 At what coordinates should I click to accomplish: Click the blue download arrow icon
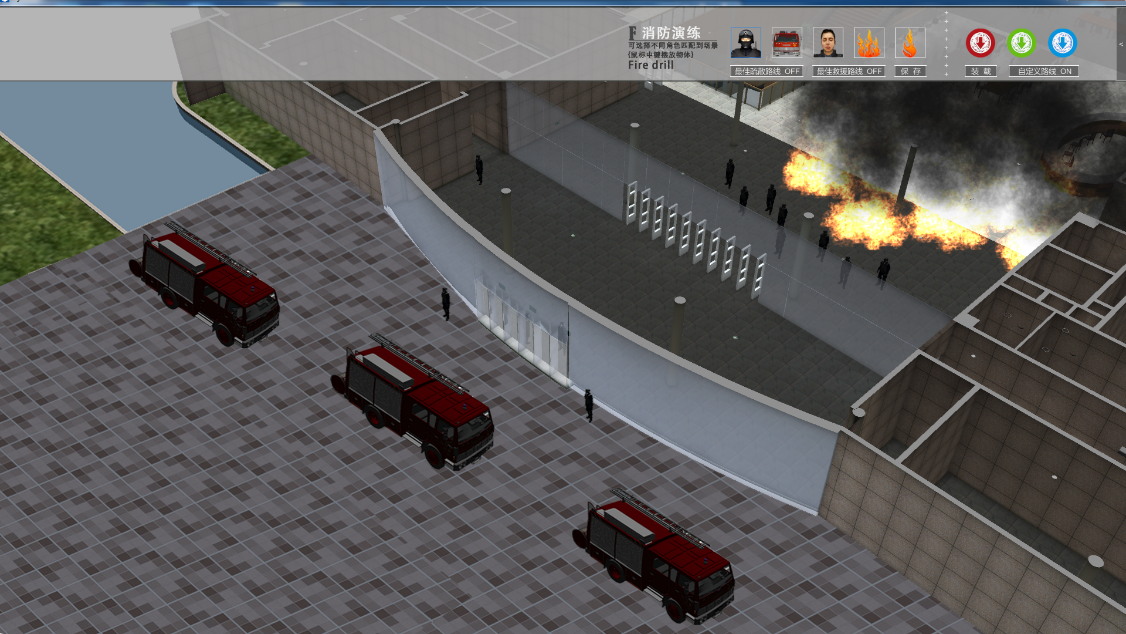(x=1062, y=43)
